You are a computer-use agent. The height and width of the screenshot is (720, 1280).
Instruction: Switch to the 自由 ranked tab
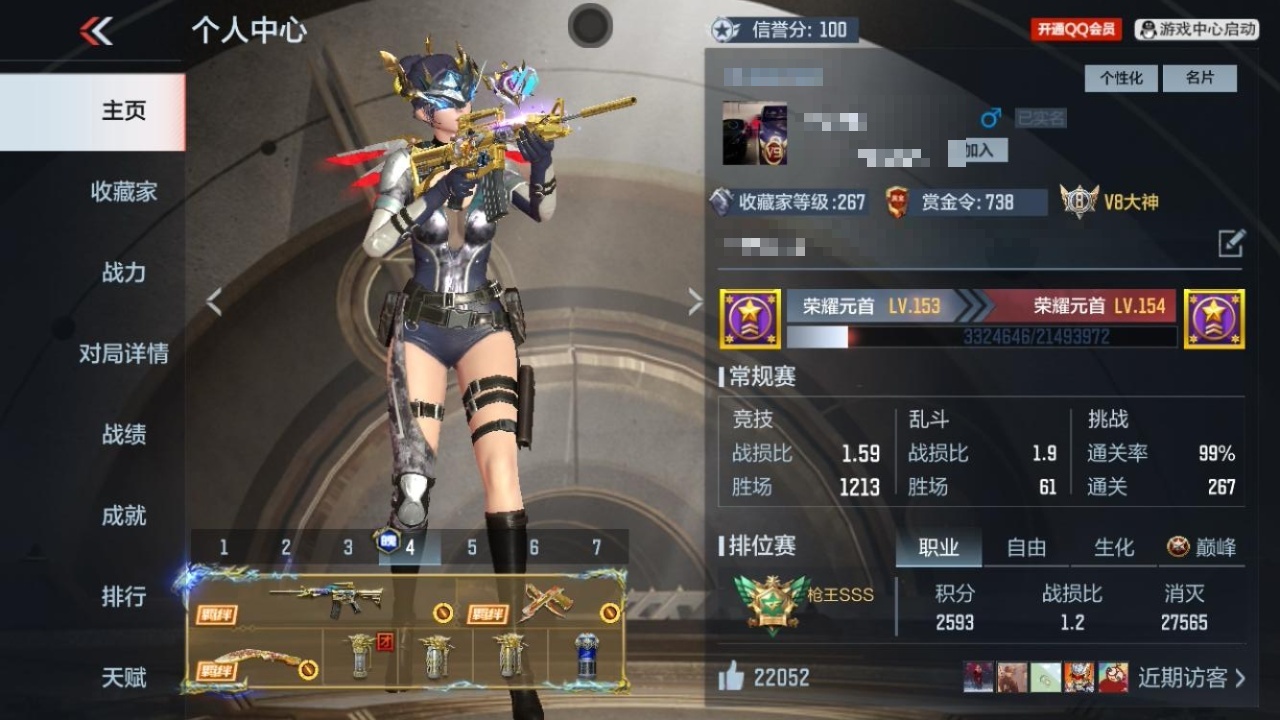(1026, 547)
